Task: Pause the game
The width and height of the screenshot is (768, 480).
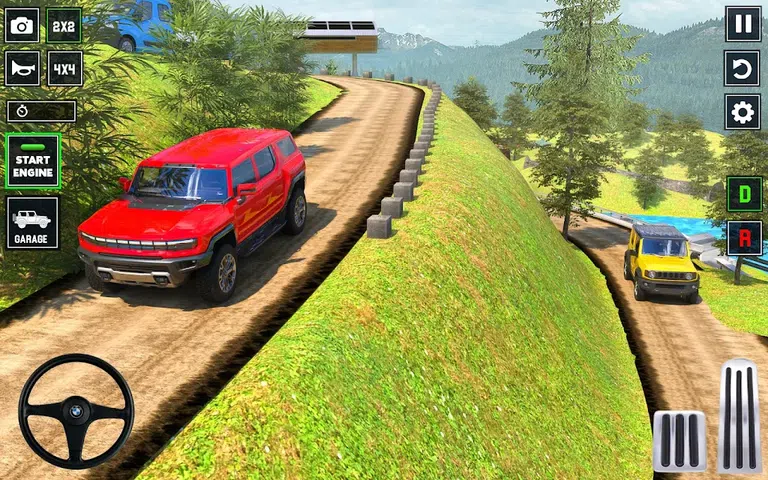Action: [x=743, y=23]
